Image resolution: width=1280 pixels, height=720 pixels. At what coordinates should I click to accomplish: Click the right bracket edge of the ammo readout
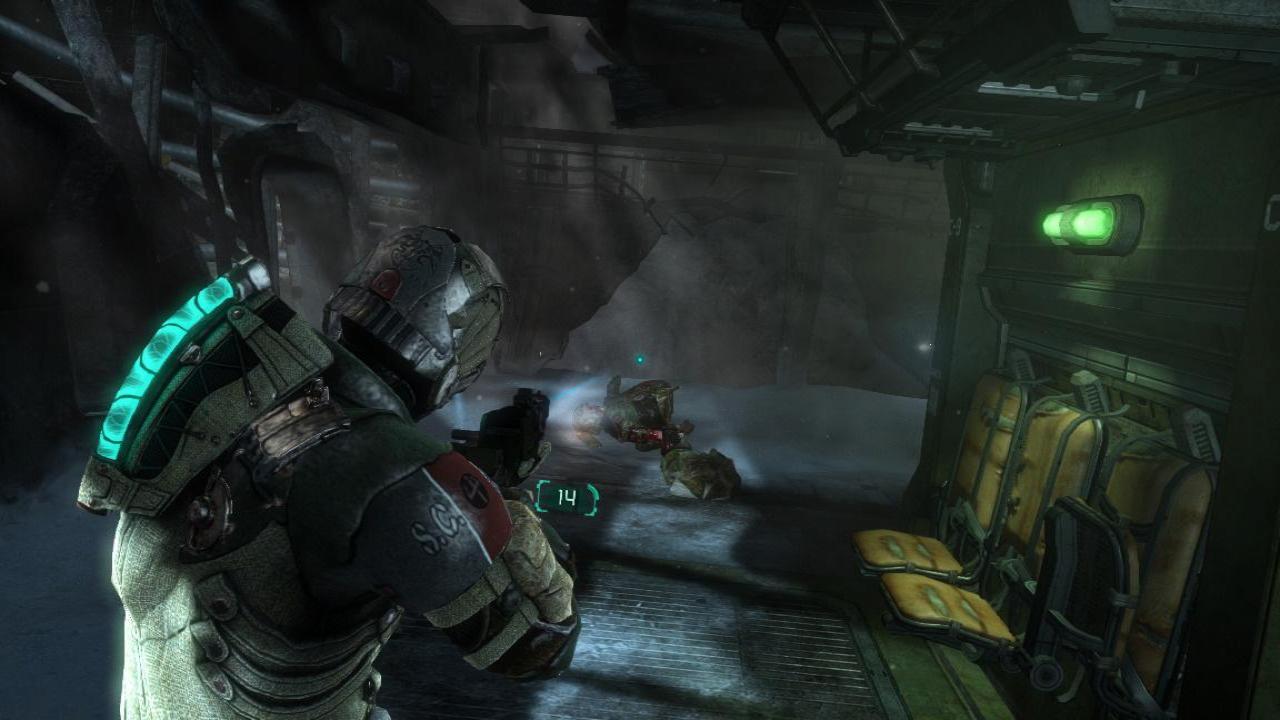(x=593, y=497)
